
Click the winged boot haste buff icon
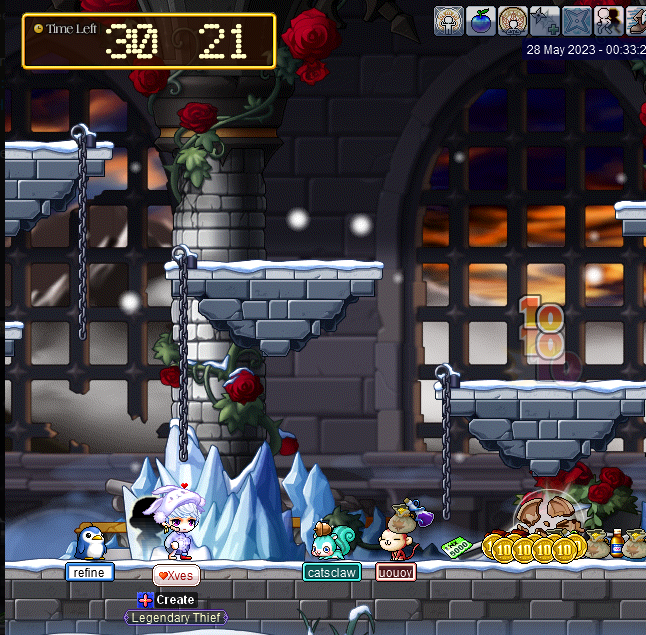(x=637, y=20)
